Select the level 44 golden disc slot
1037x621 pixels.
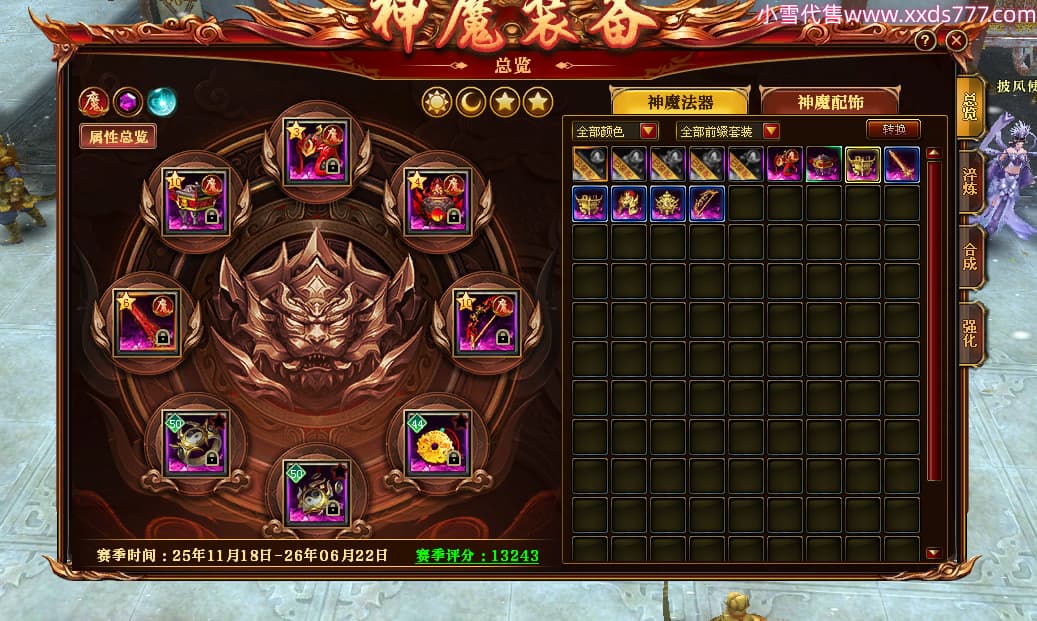436,441
